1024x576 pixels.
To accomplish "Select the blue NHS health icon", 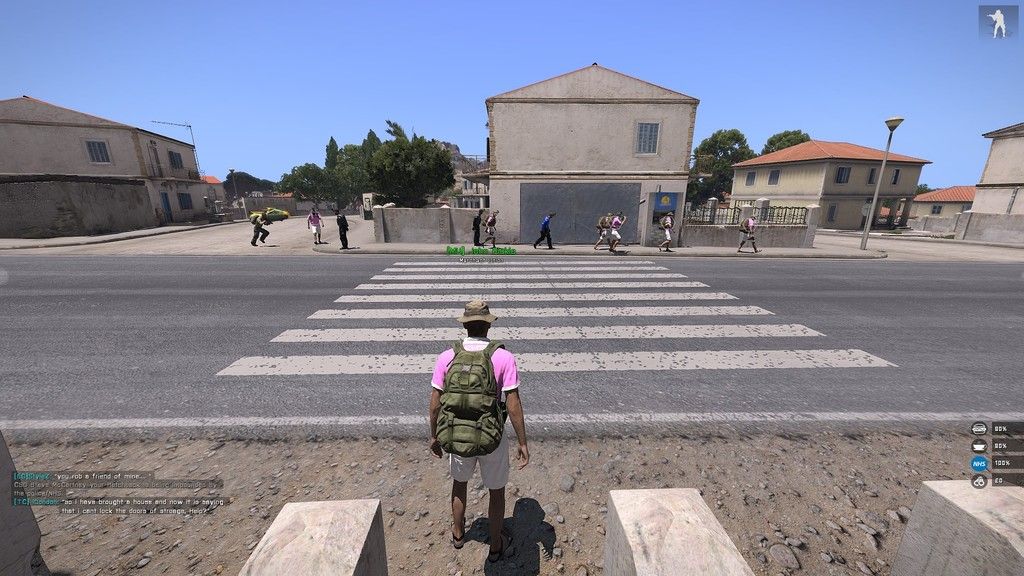I will [x=979, y=464].
